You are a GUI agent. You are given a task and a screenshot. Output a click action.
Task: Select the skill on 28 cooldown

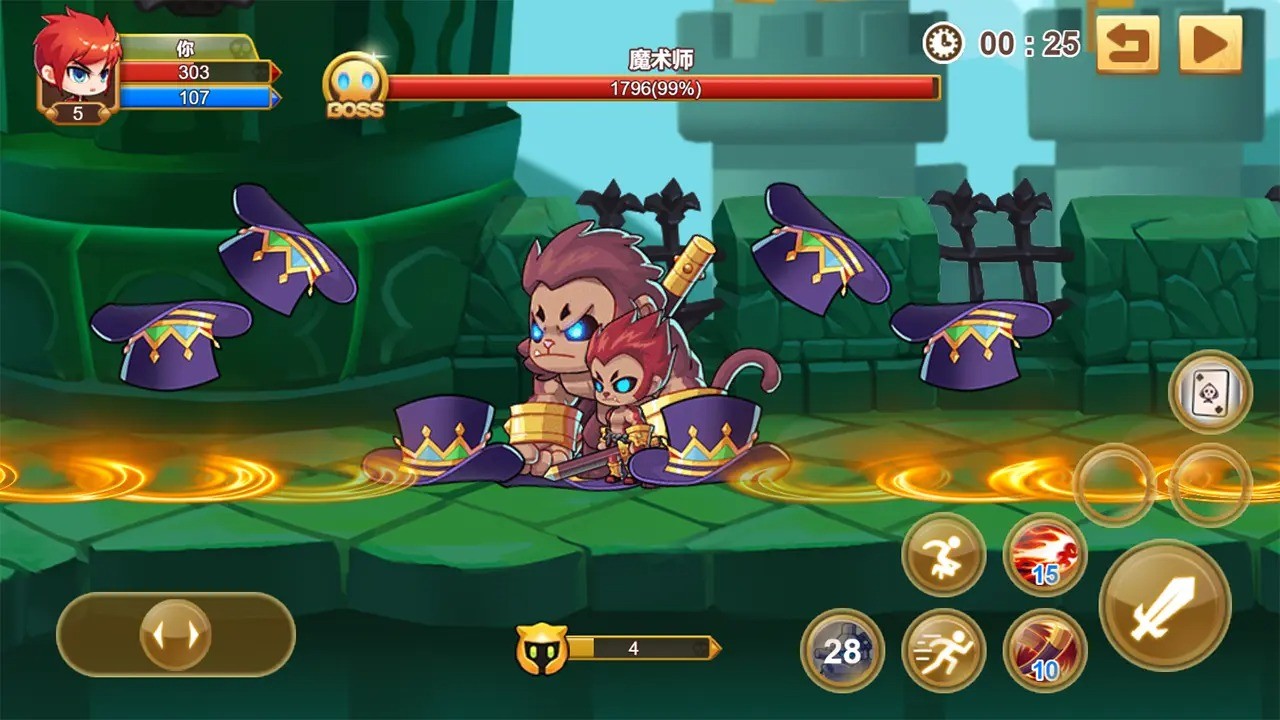(x=842, y=651)
